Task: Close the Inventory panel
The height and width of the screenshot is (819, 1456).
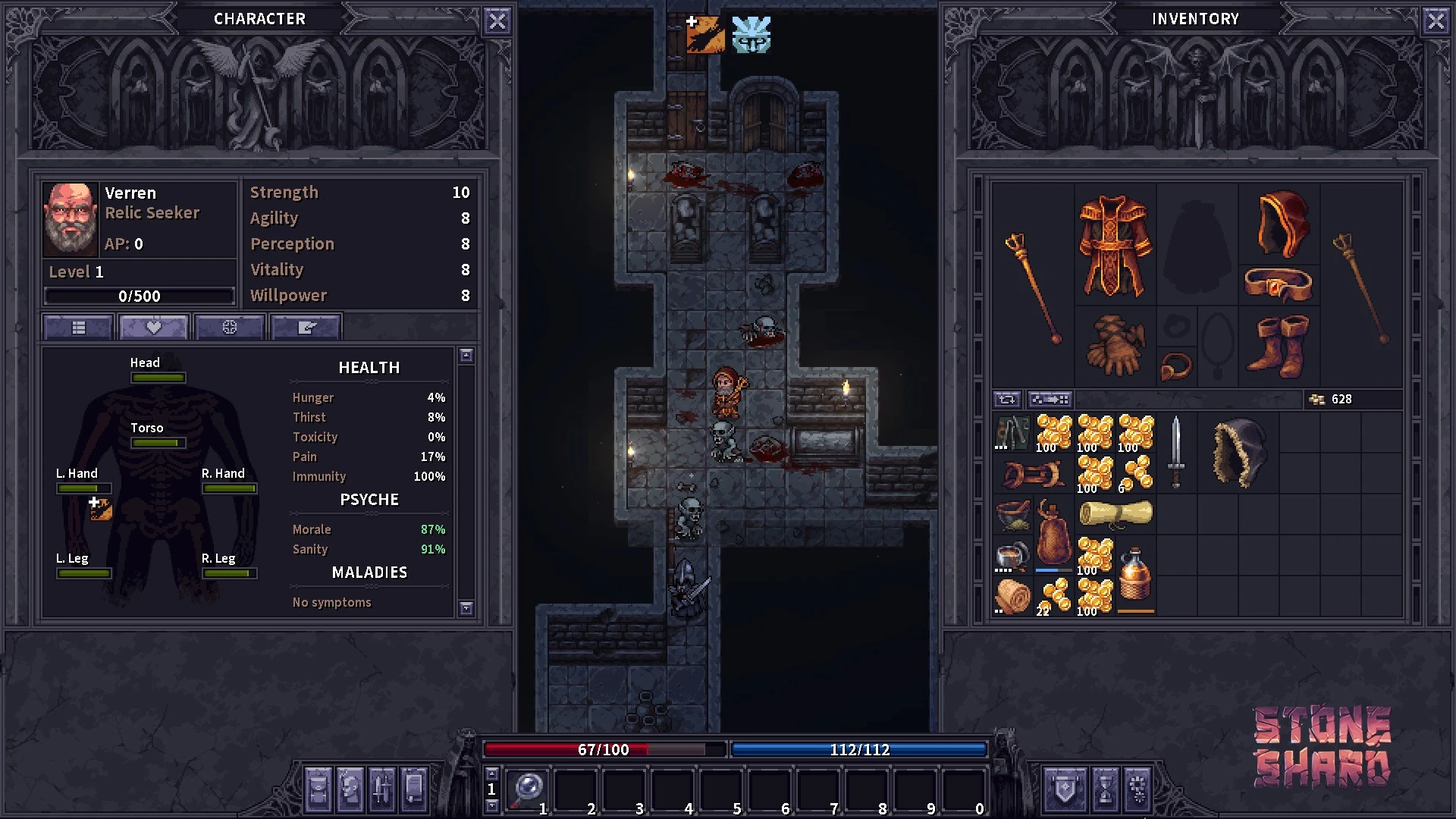Action: [x=1436, y=21]
